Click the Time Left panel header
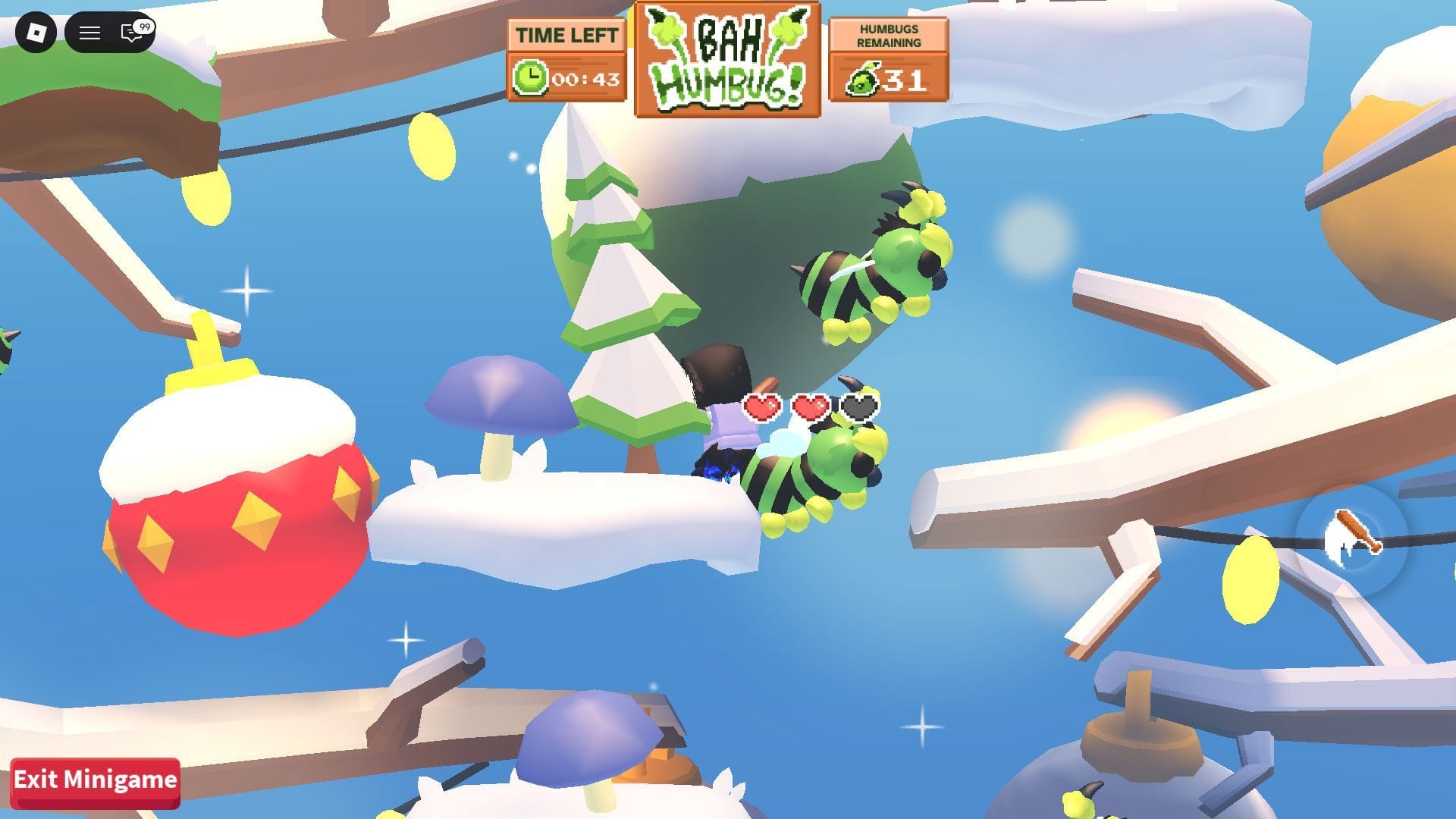The image size is (1456, 819). pyautogui.click(x=566, y=35)
